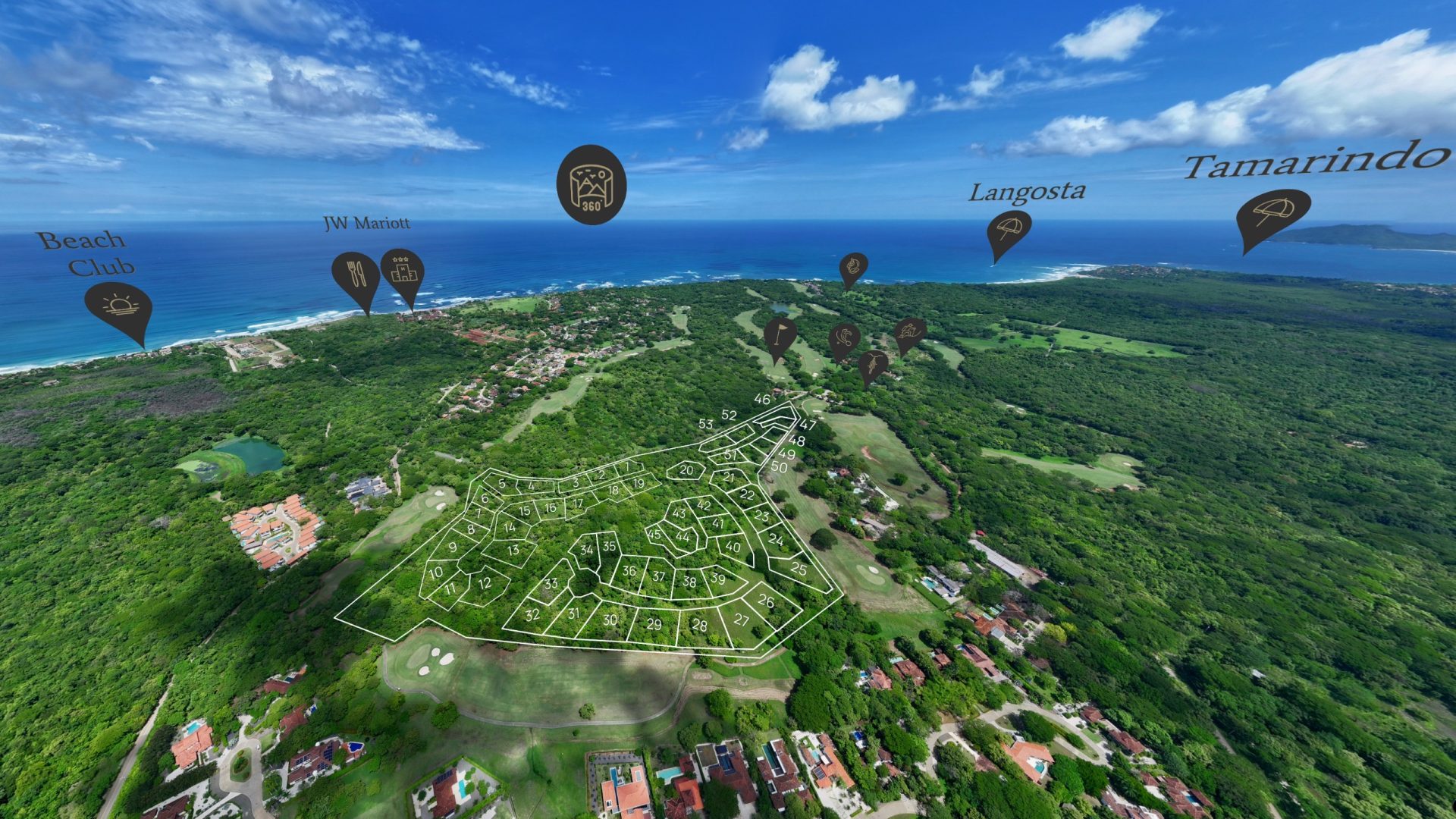The image size is (1456, 819).
Task: Select lot number 9 outline
Action: click(x=453, y=548)
